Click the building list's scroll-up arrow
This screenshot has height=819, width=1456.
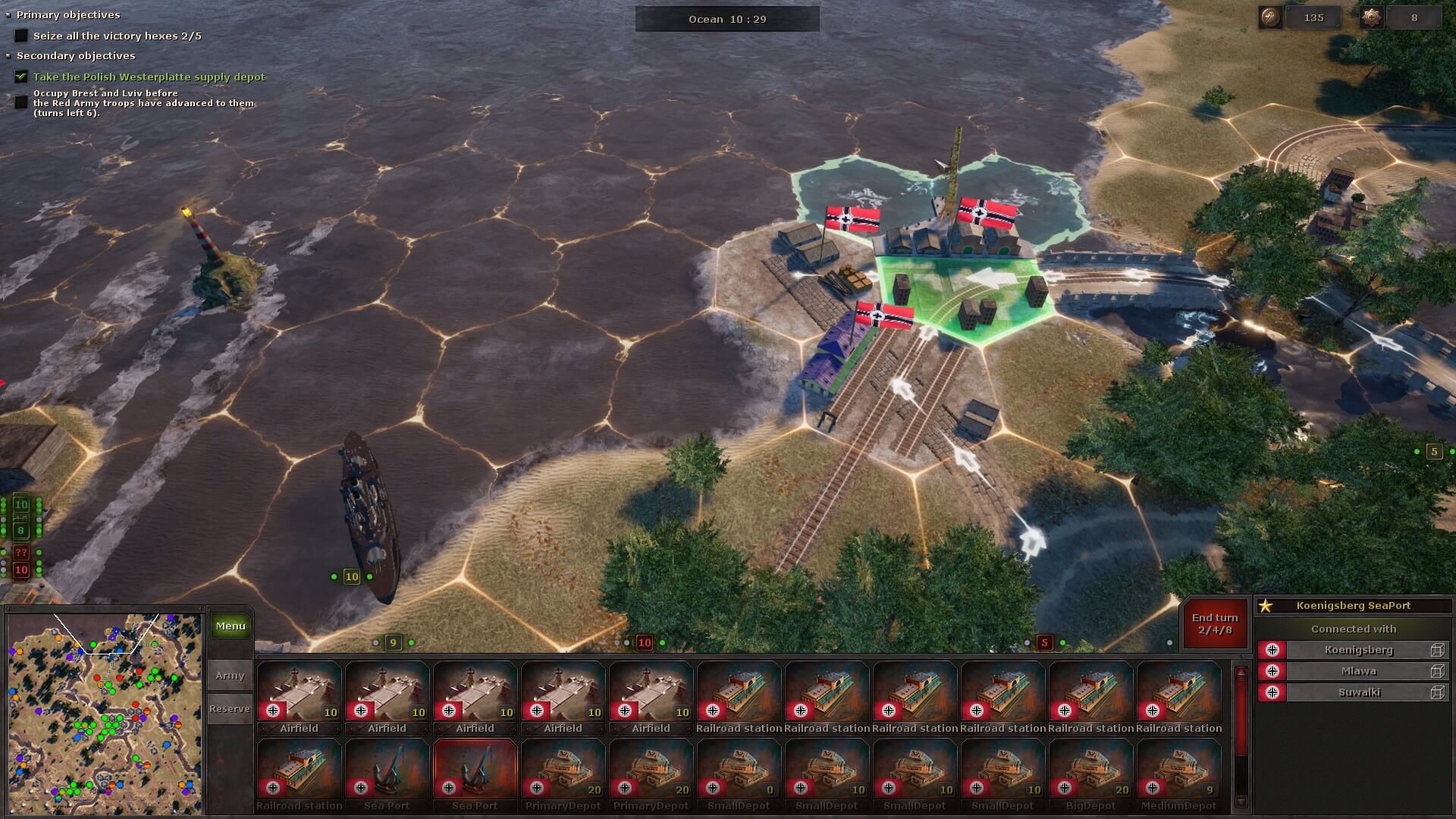click(1241, 673)
